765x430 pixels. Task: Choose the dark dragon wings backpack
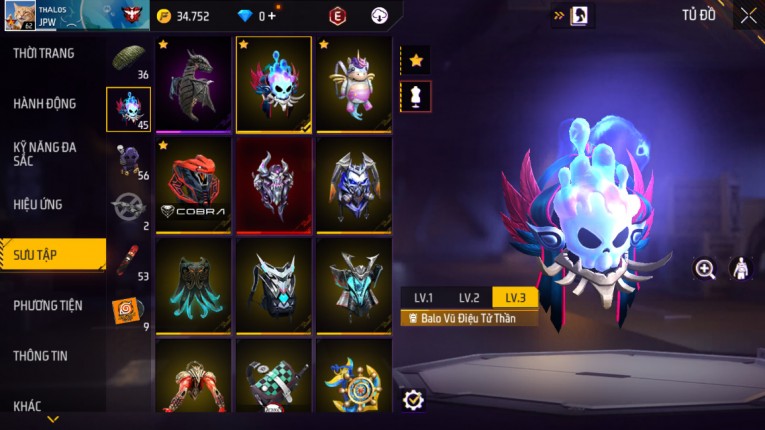pyautogui.click(x=194, y=85)
